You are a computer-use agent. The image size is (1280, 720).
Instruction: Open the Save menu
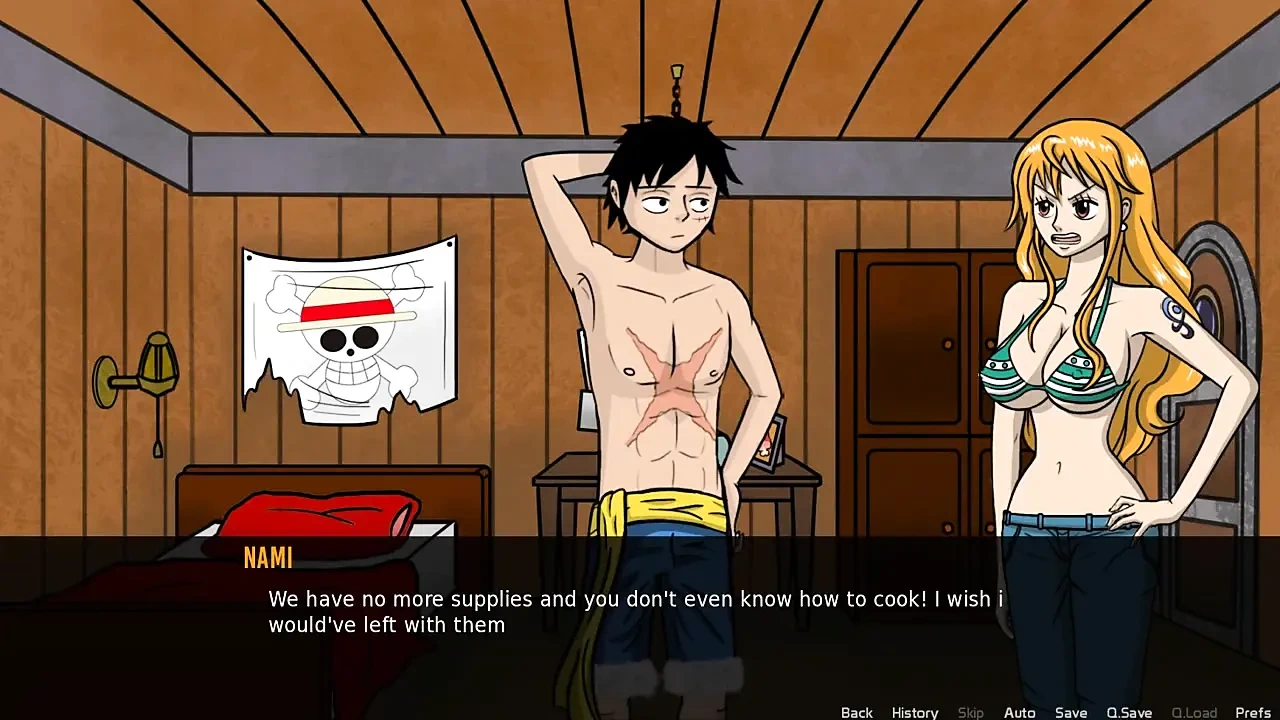point(1070,712)
